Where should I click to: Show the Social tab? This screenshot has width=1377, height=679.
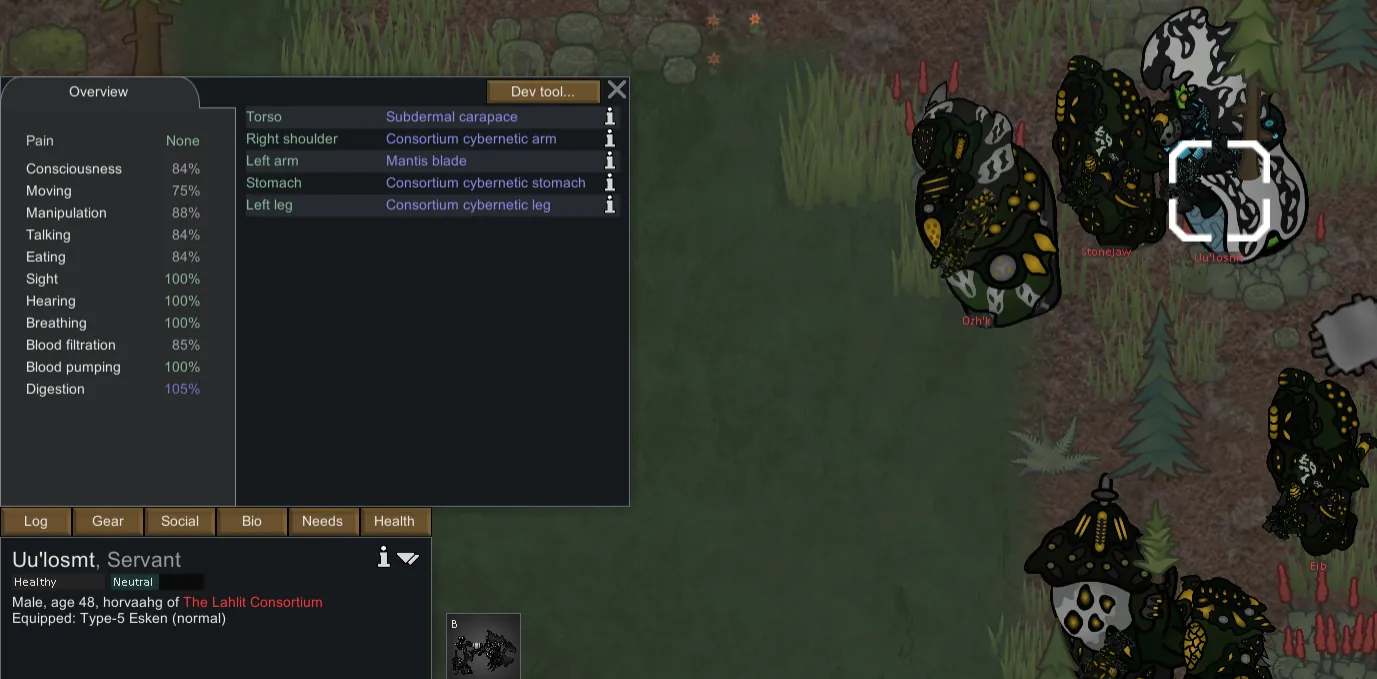coord(180,521)
